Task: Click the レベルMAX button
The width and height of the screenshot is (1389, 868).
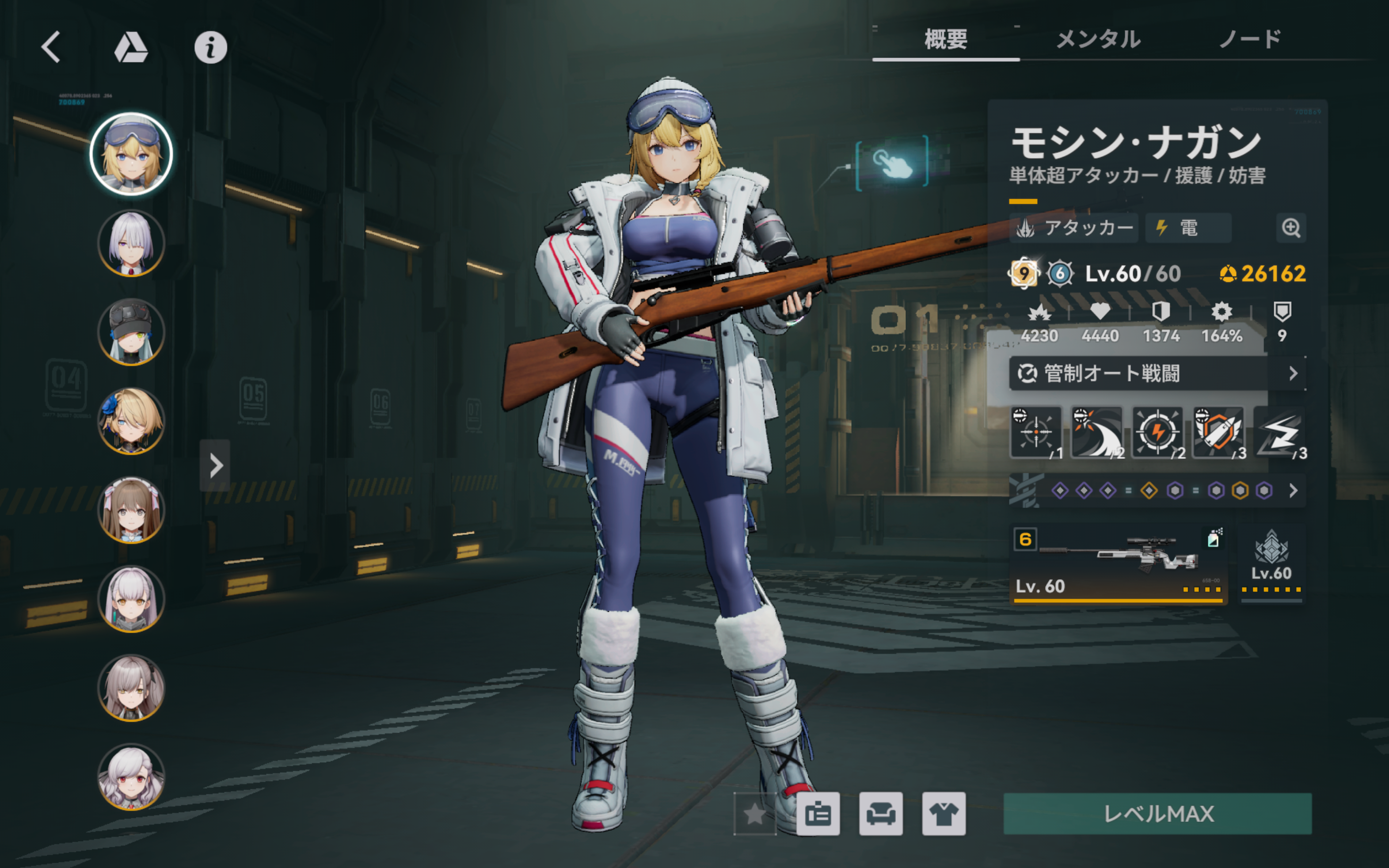Action: click(1157, 813)
